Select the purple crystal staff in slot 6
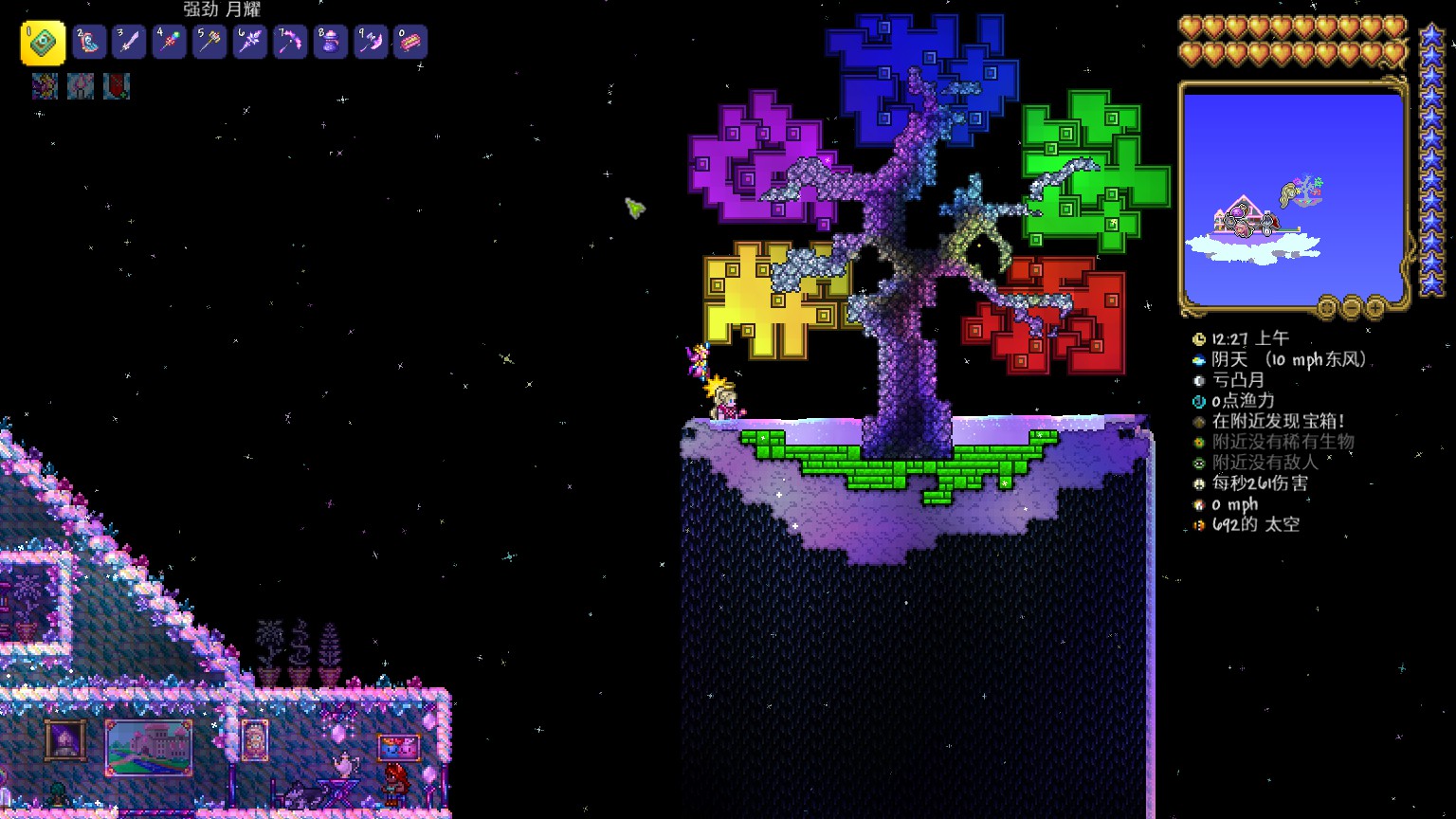Viewport: 1456px width, 819px height. click(x=250, y=43)
